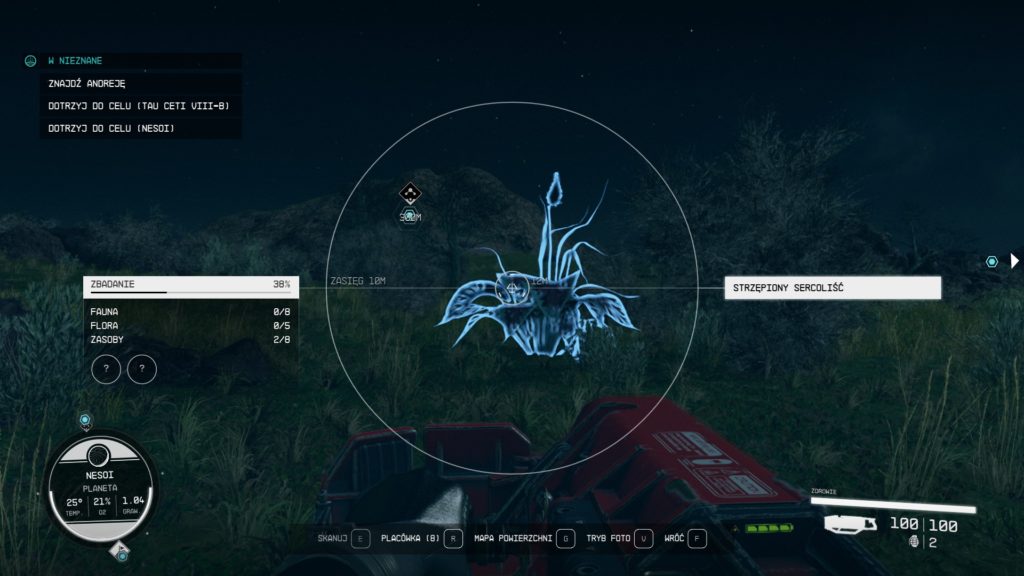Click the Znajdź Andreję objective
1024x576 pixels.
[x=86, y=83]
